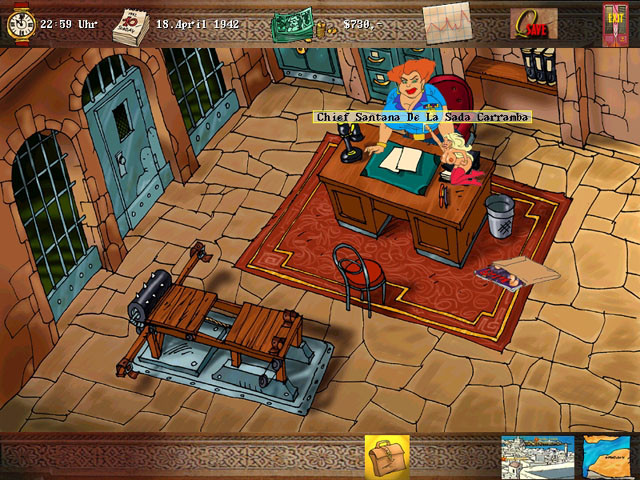The height and width of the screenshot is (480, 640).
Task: Click the wristwatch clock icon
Action: click(x=20, y=23)
